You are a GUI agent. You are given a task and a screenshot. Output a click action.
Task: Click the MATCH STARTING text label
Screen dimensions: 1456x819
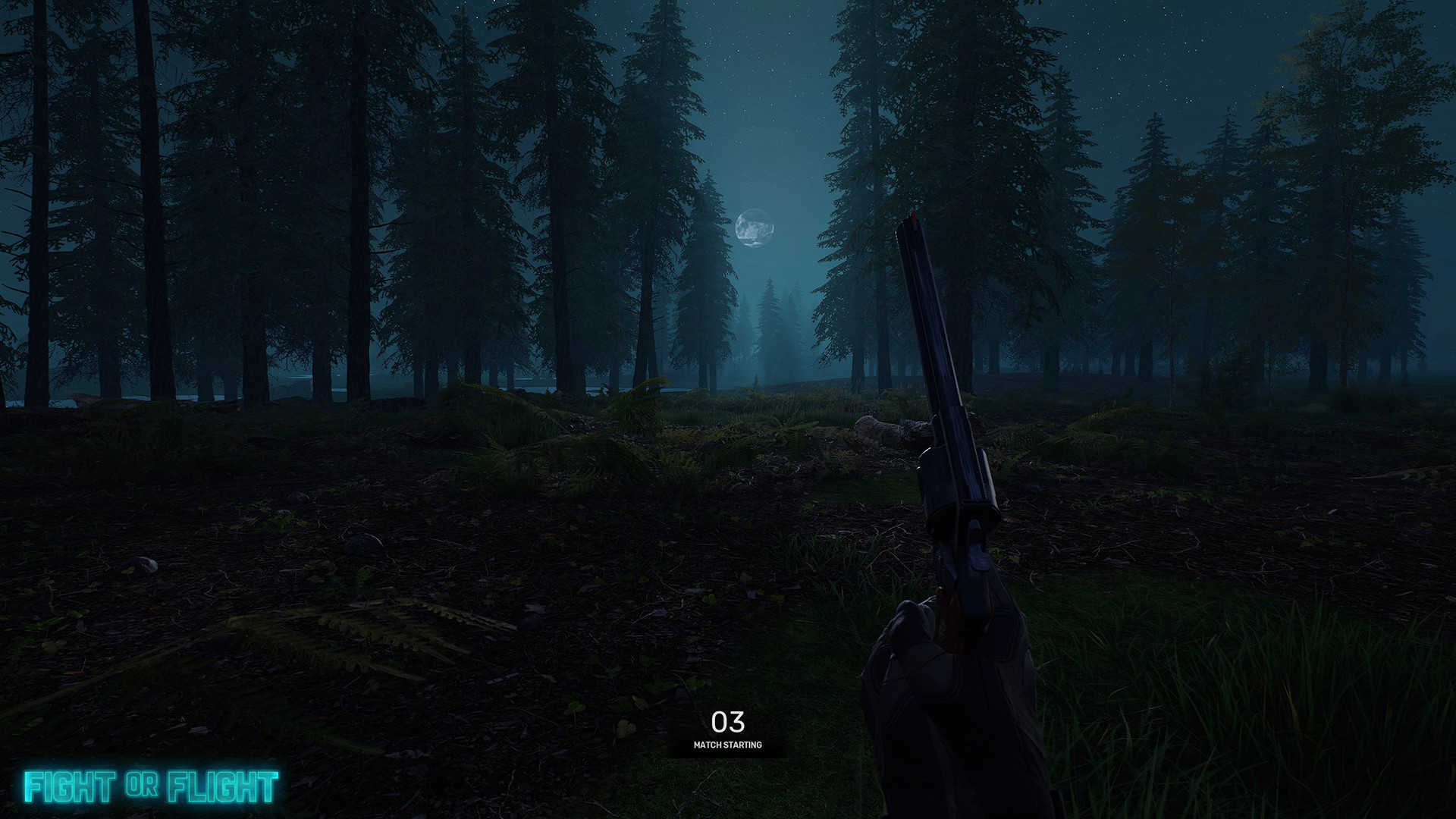tap(730, 745)
